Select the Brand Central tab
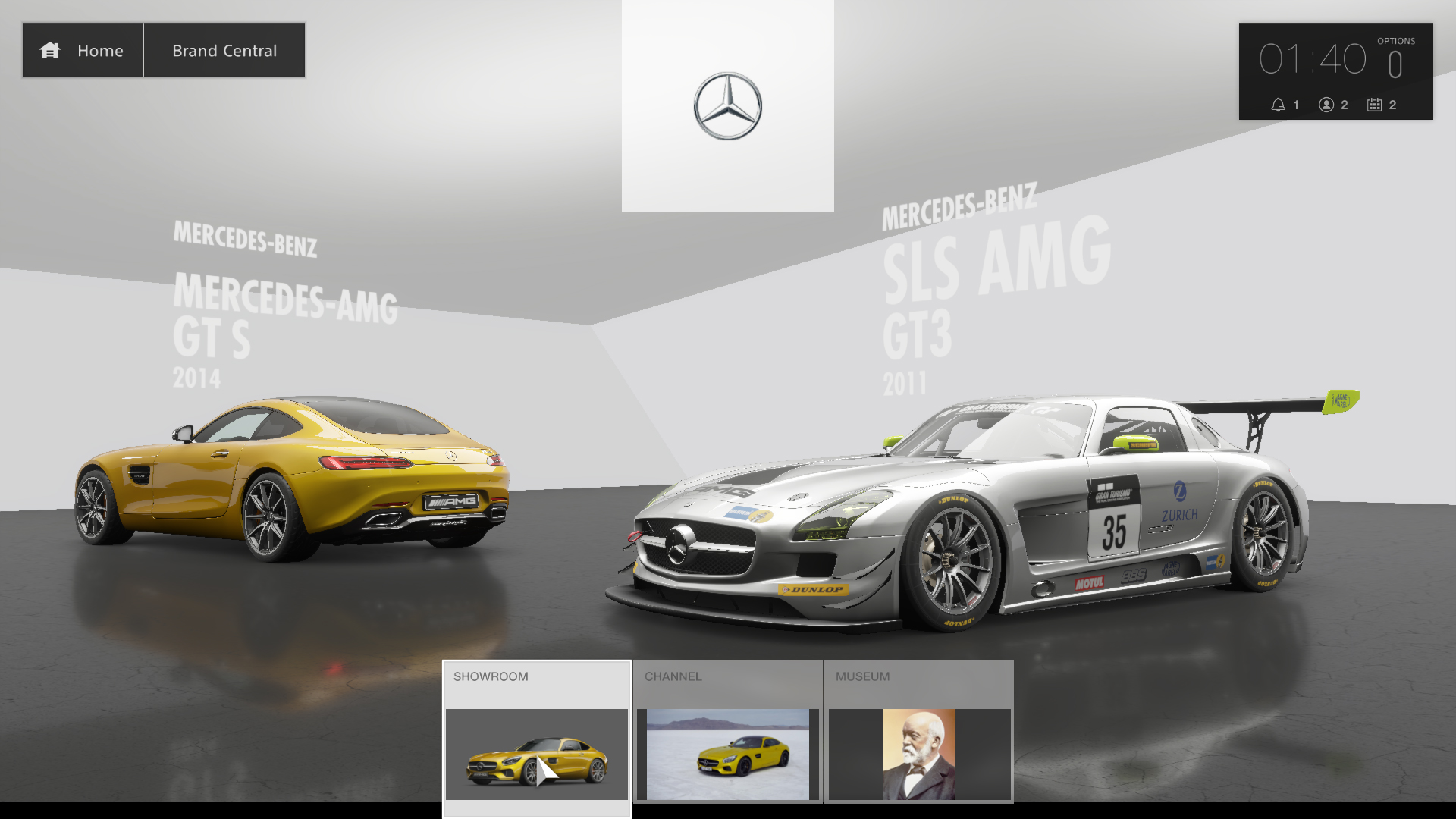1456x819 pixels. click(x=224, y=50)
